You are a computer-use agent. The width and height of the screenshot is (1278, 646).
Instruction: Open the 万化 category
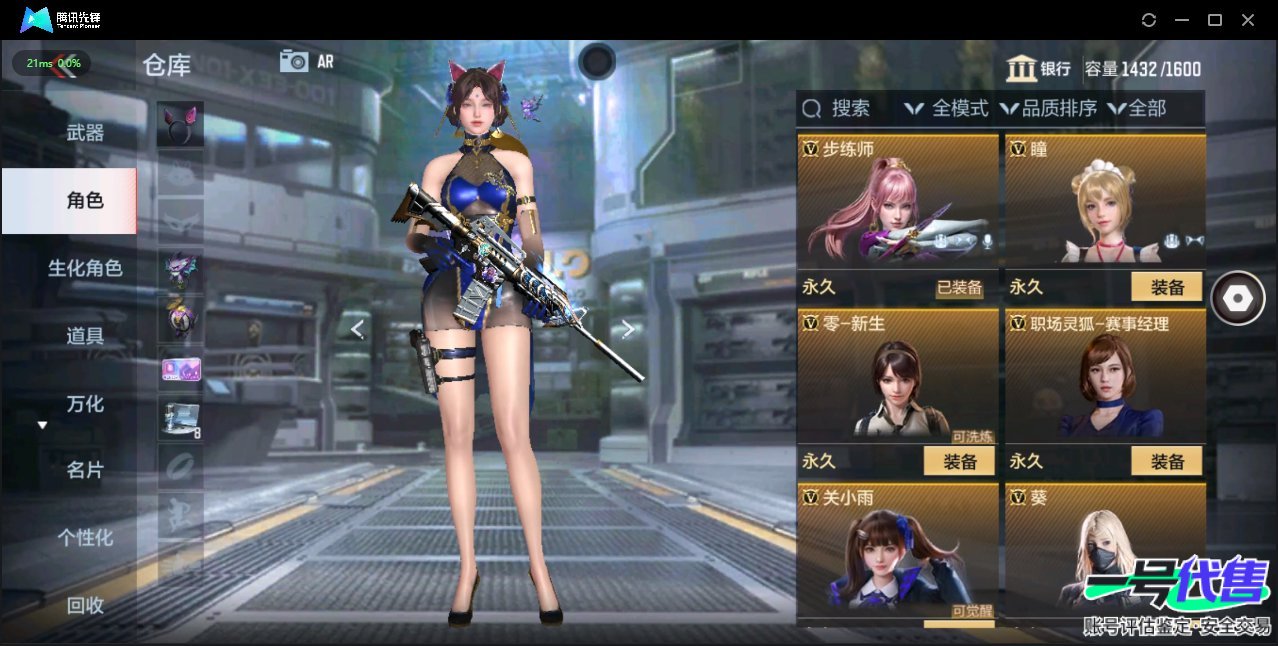coord(85,404)
